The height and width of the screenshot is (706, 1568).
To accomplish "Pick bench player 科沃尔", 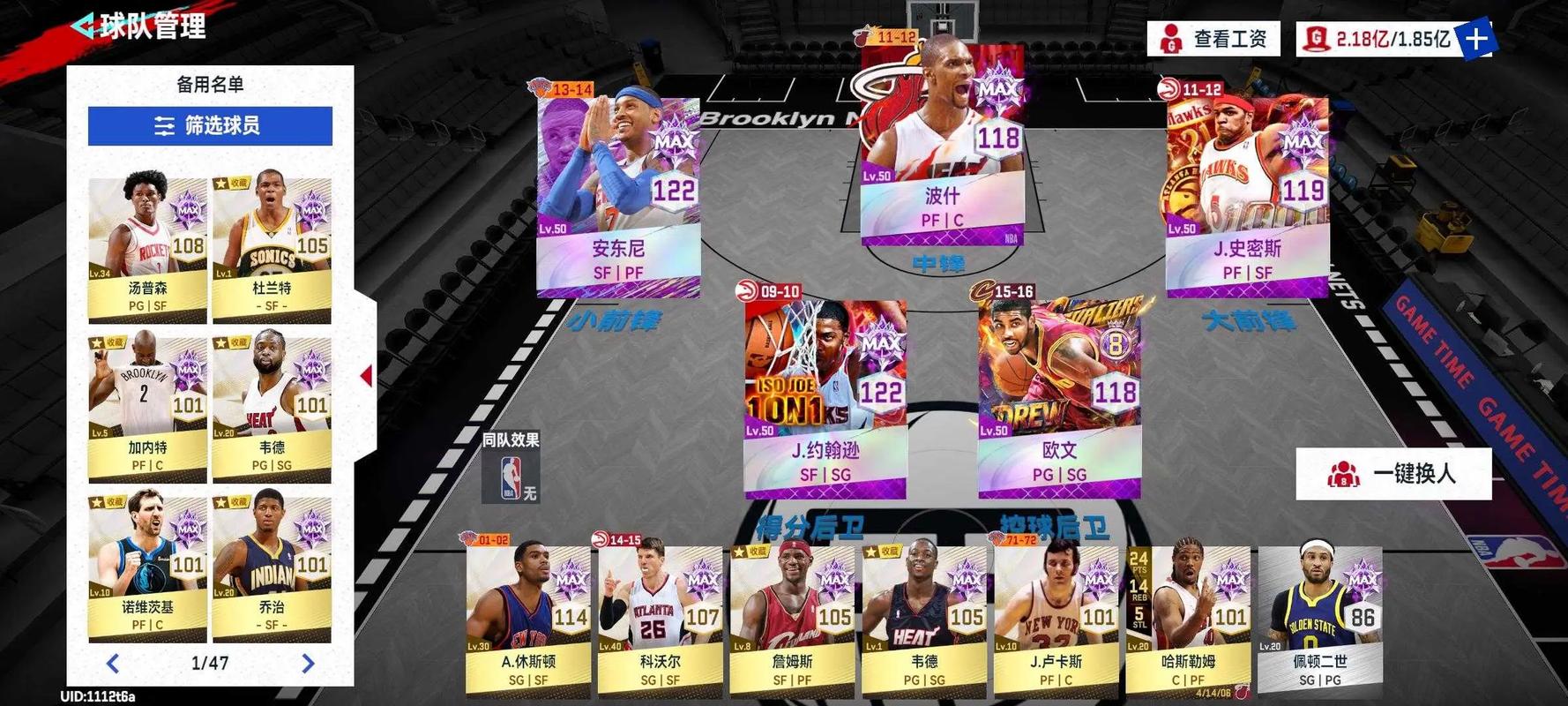I will pyautogui.click(x=660, y=618).
